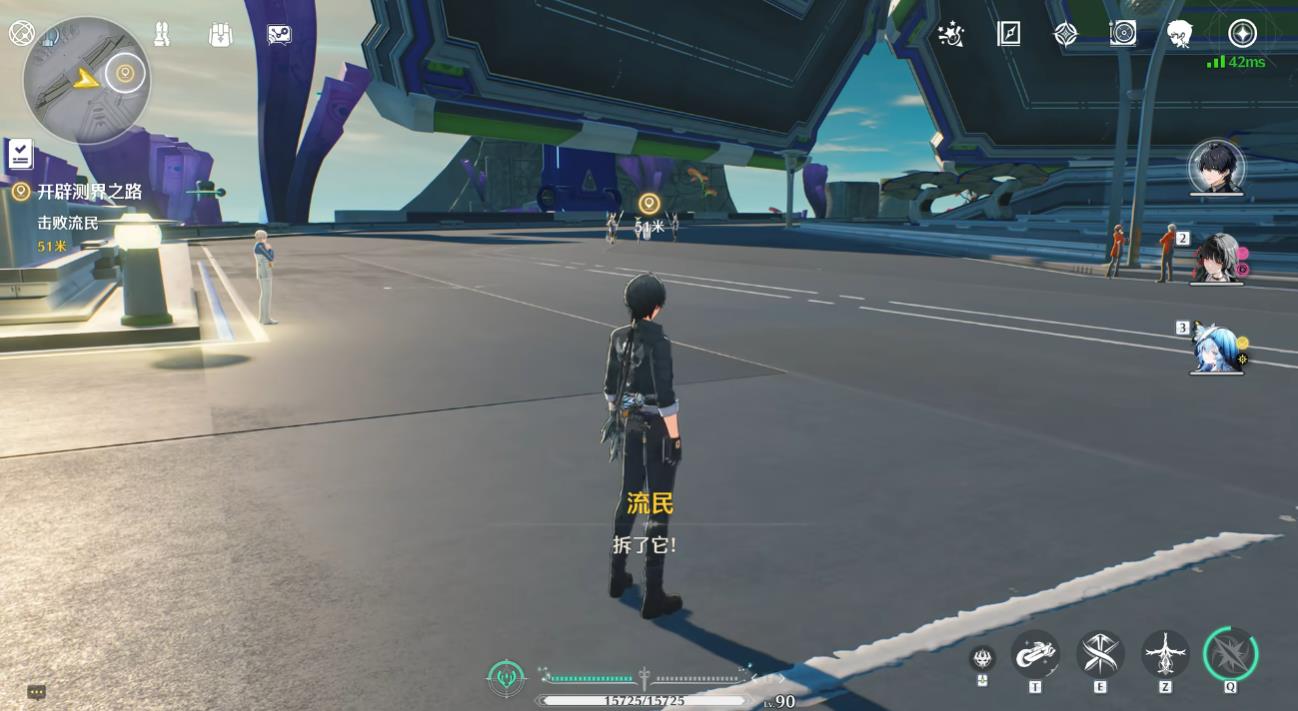The height and width of the screenshot is (711, 1298).
Task: Open the quest checklist icon
Action: click(x=20, y=154)
